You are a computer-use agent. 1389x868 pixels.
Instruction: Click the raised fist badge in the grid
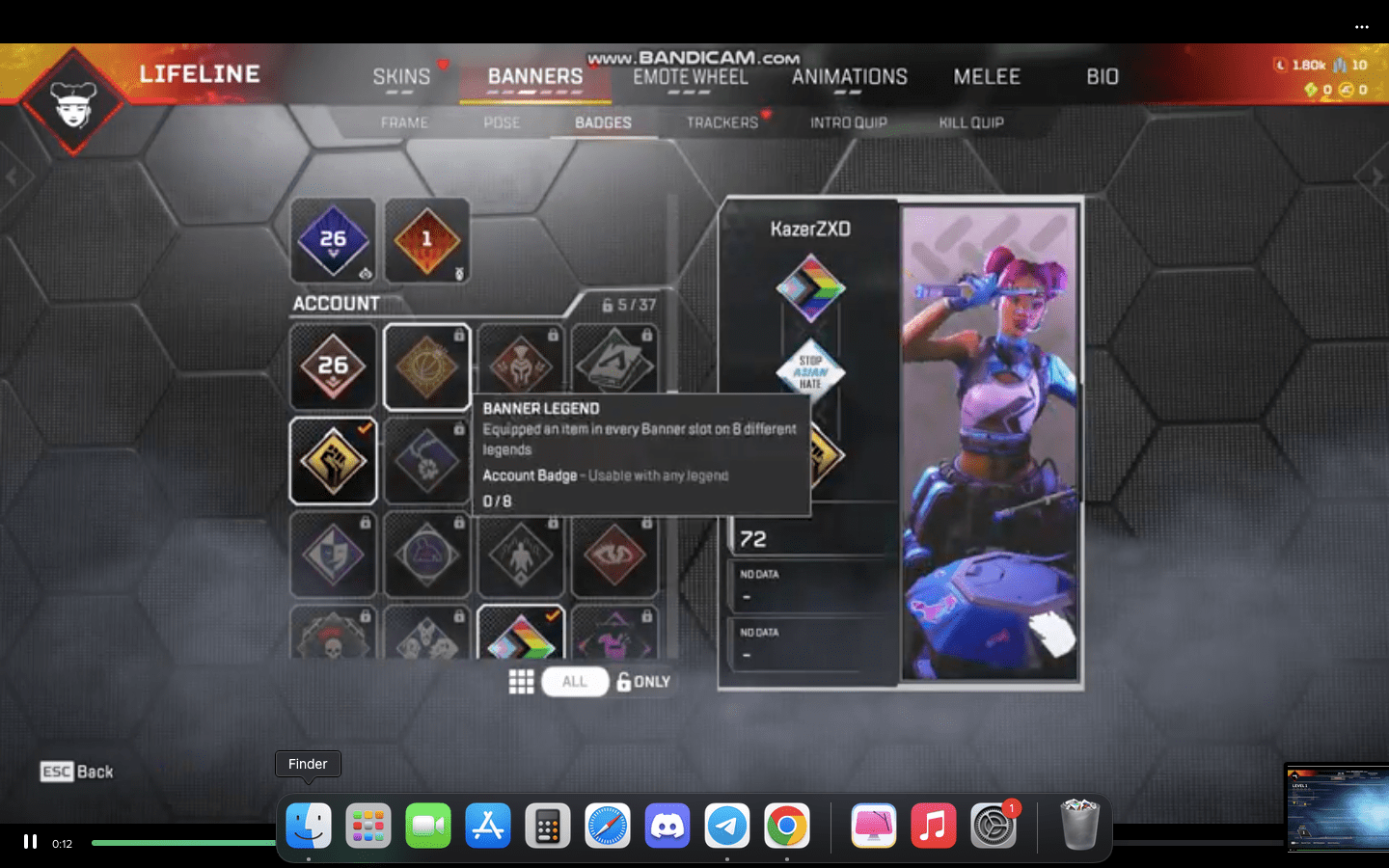tap(333, 461)
